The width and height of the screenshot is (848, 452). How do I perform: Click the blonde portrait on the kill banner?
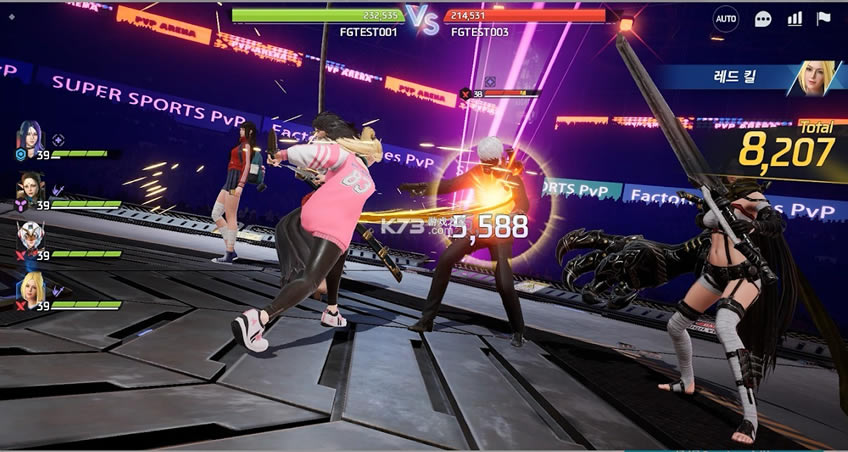814,78
